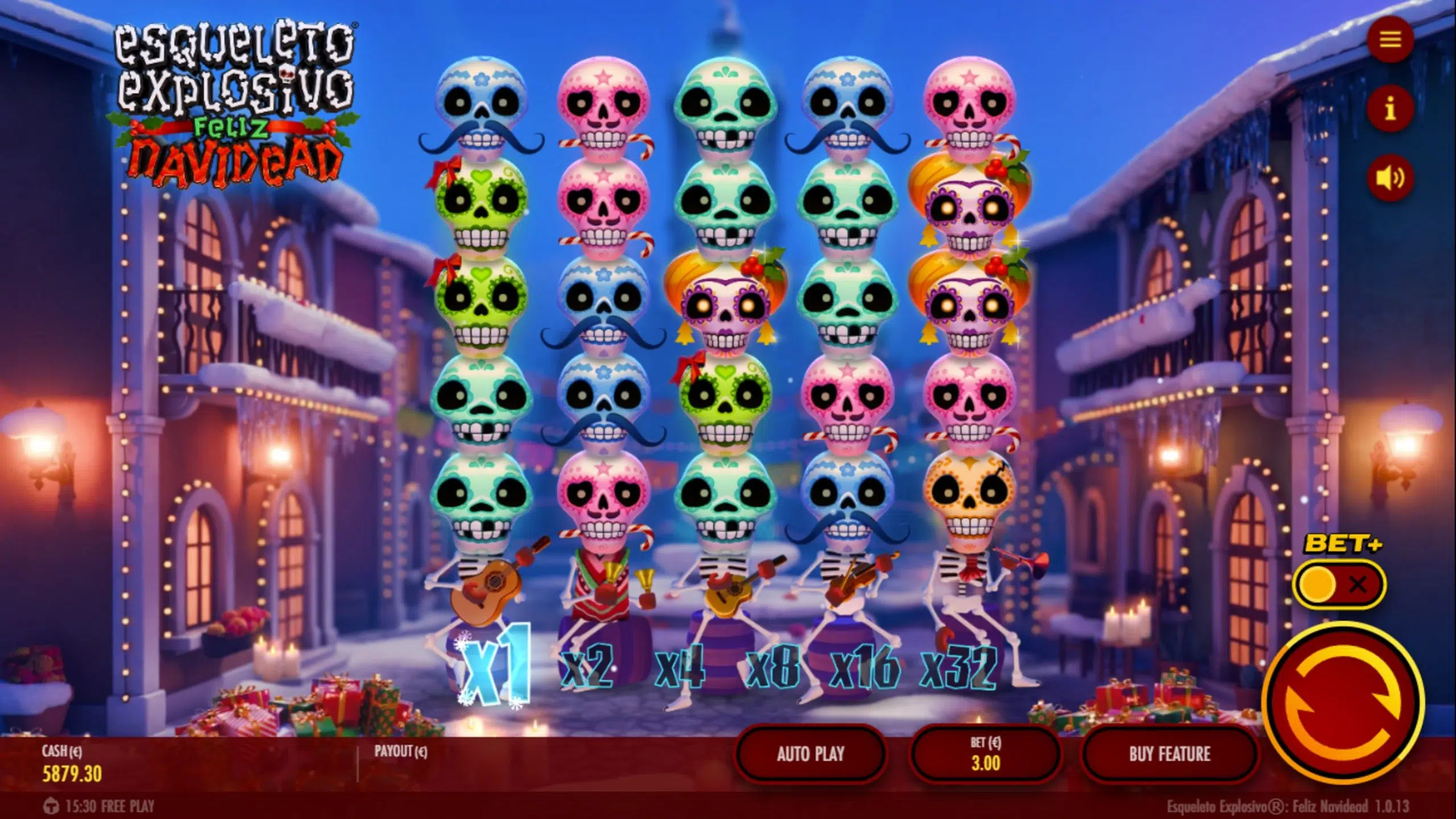Open the Buy Feature screen
Viewport: 1456px width, 819px height.
[1170, 754]
